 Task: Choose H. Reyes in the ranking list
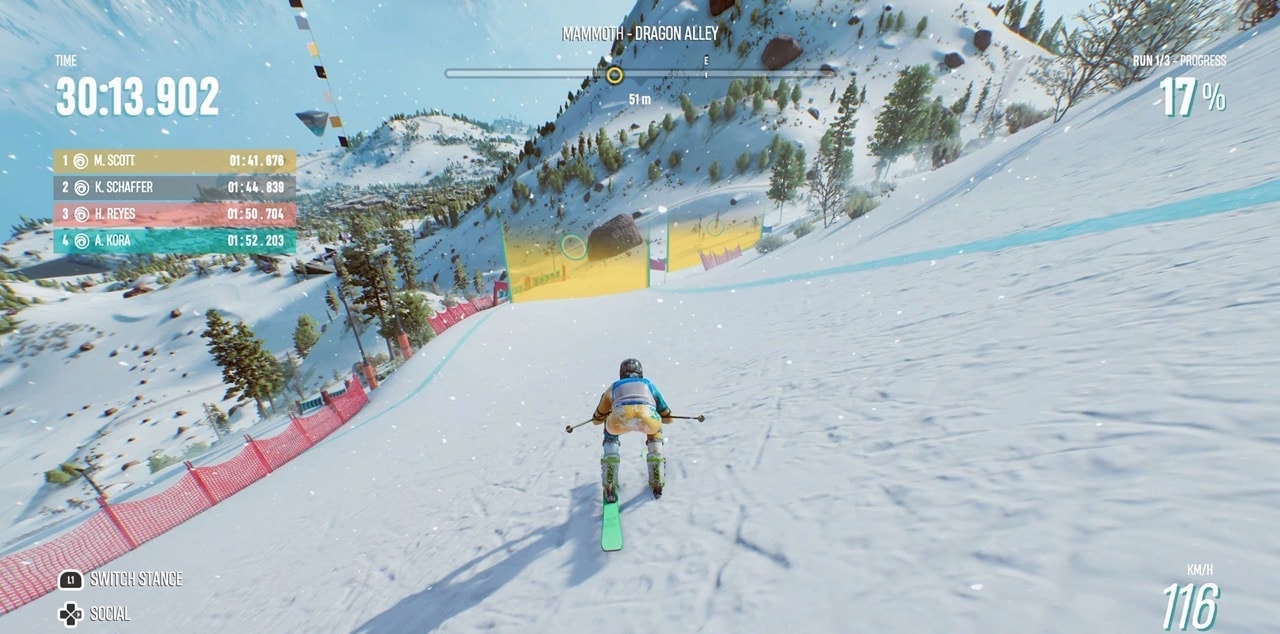pos(174,214)
